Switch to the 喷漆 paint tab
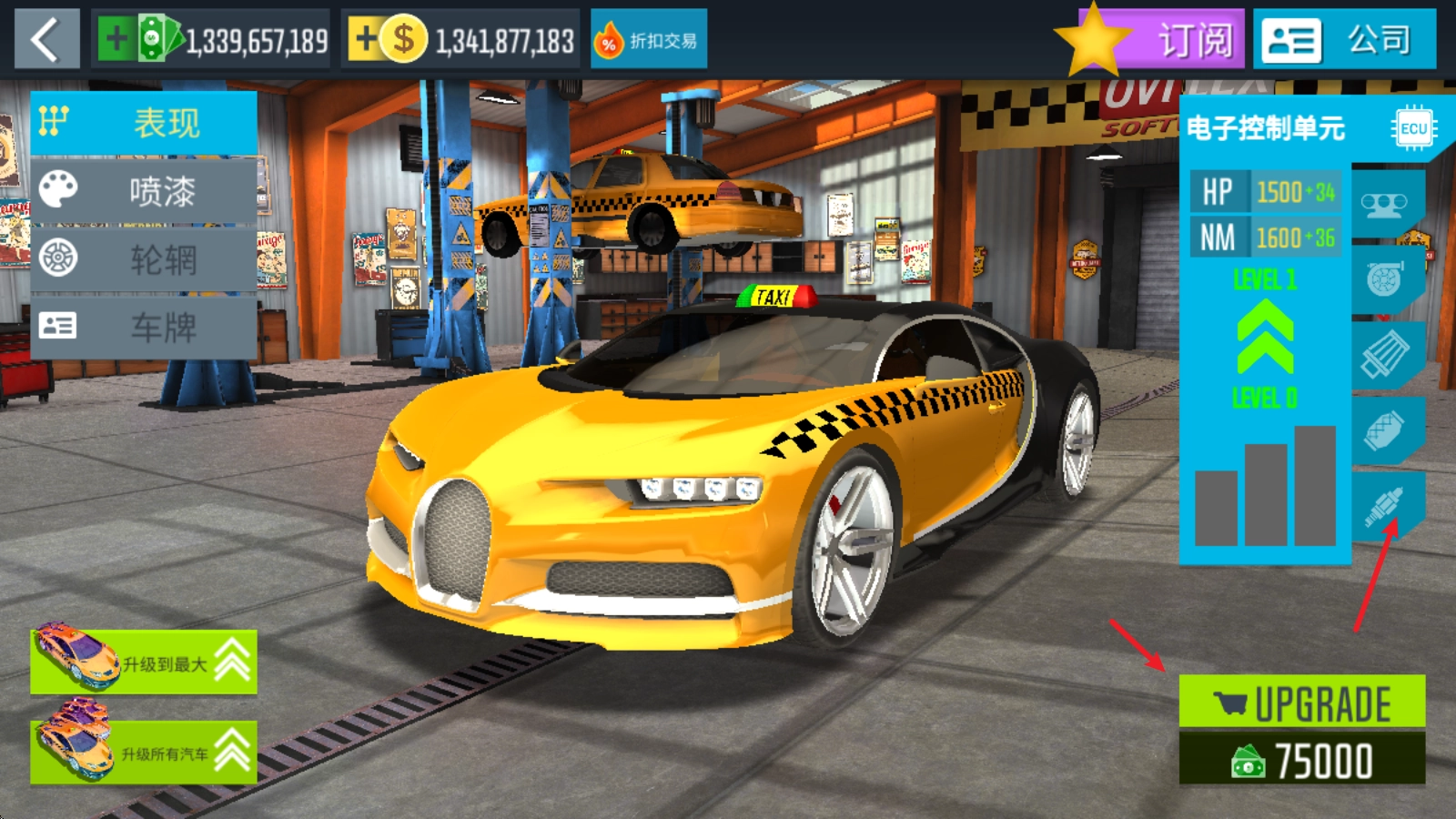Image resolution: width=1456 pixels, height=819 pixels. pyautogui.click(x=144, y=191)
